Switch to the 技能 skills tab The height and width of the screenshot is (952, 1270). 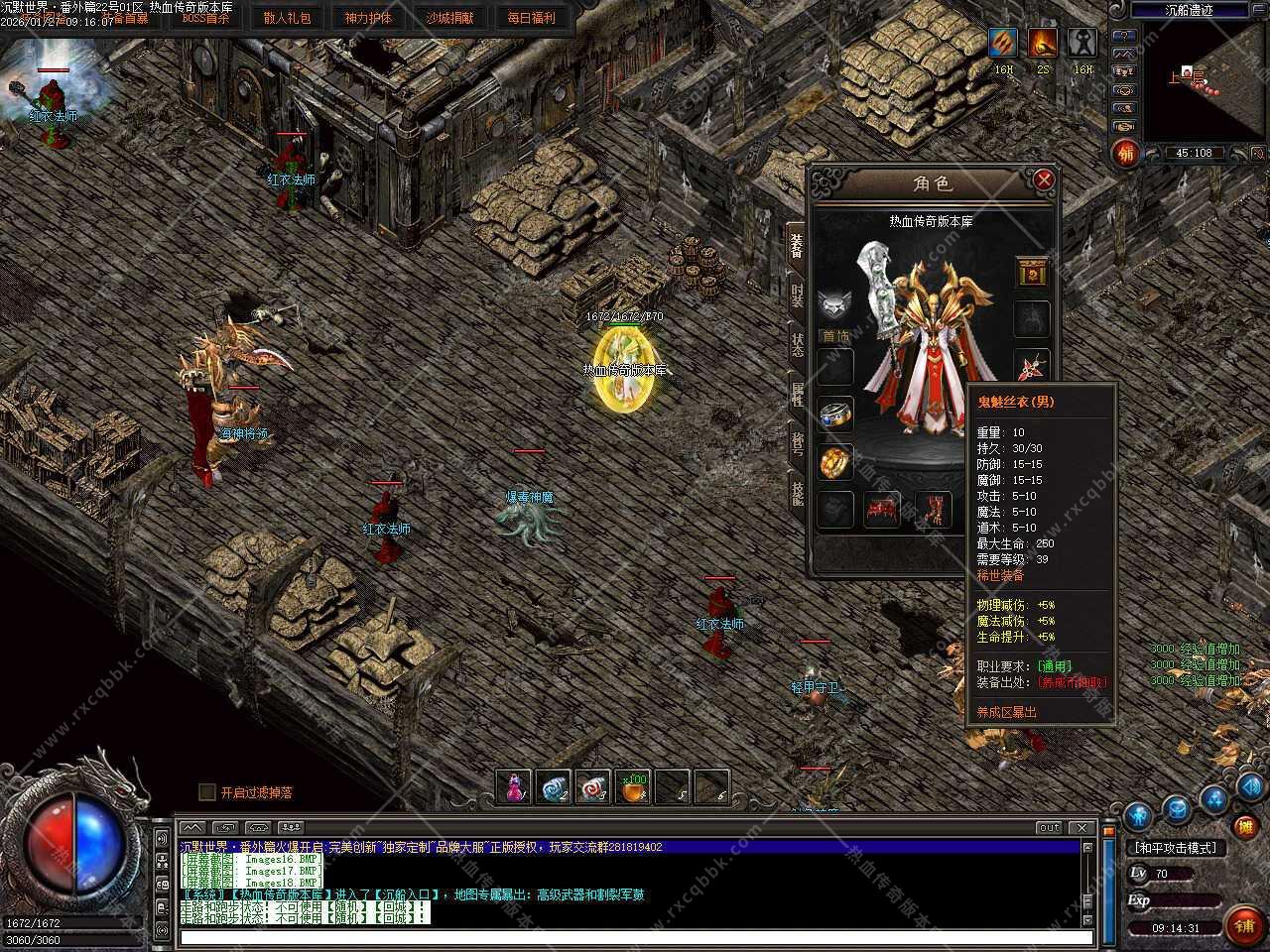tap(797, 492)
